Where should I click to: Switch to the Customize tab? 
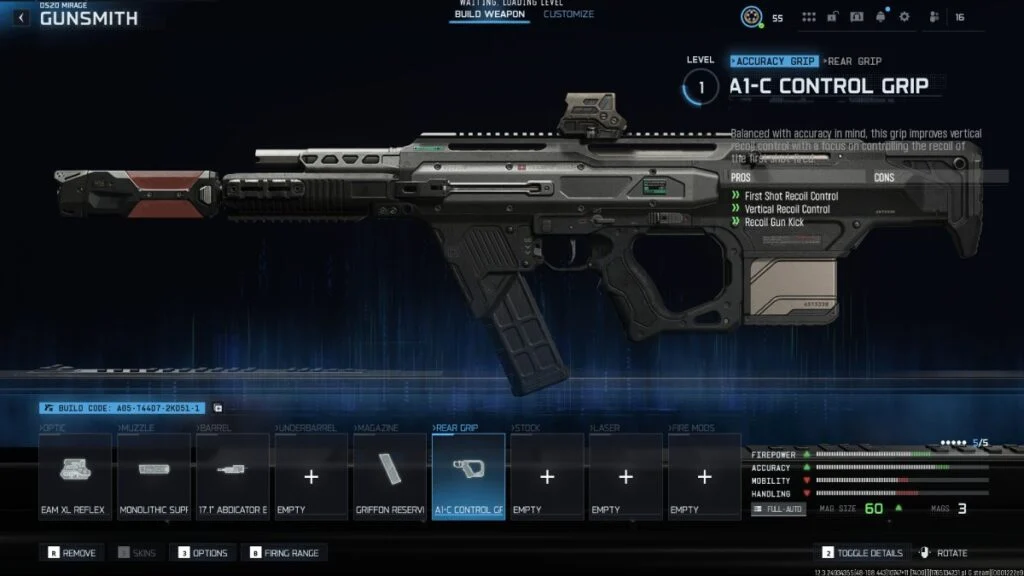coord(568,15)
